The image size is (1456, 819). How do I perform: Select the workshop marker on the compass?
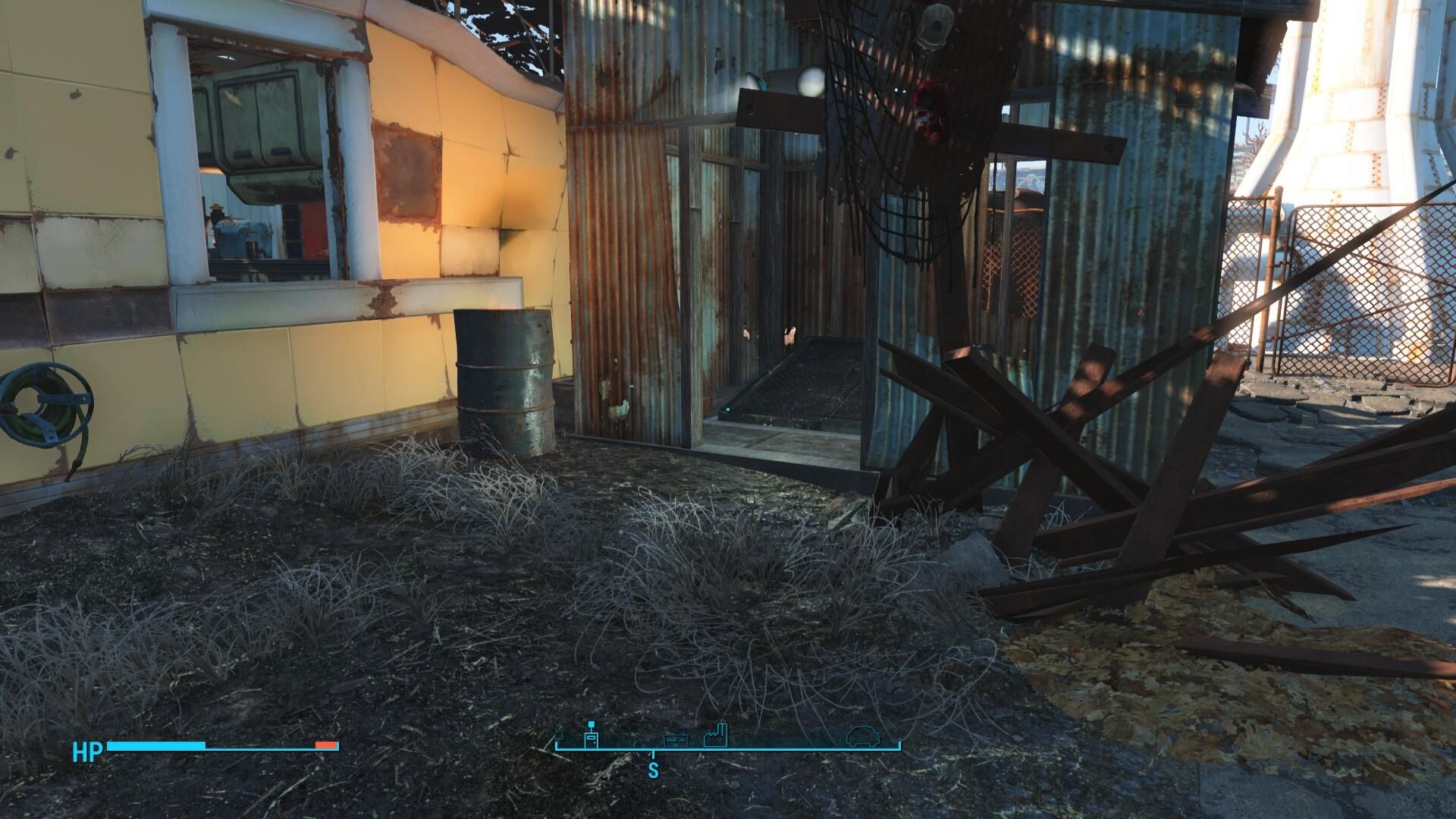[591, 736]
